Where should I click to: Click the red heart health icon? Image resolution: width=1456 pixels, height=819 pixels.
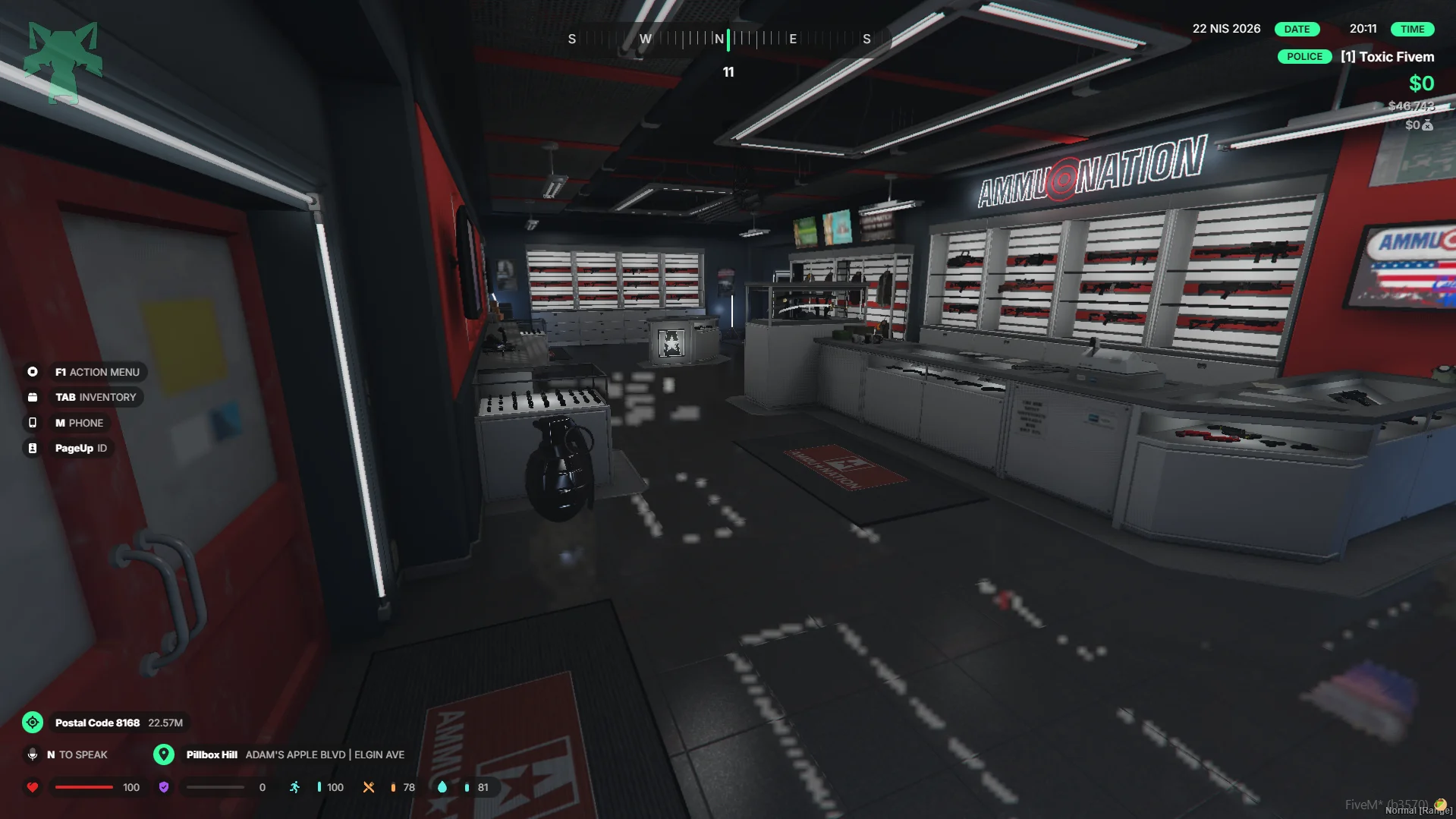click(33, 787)
